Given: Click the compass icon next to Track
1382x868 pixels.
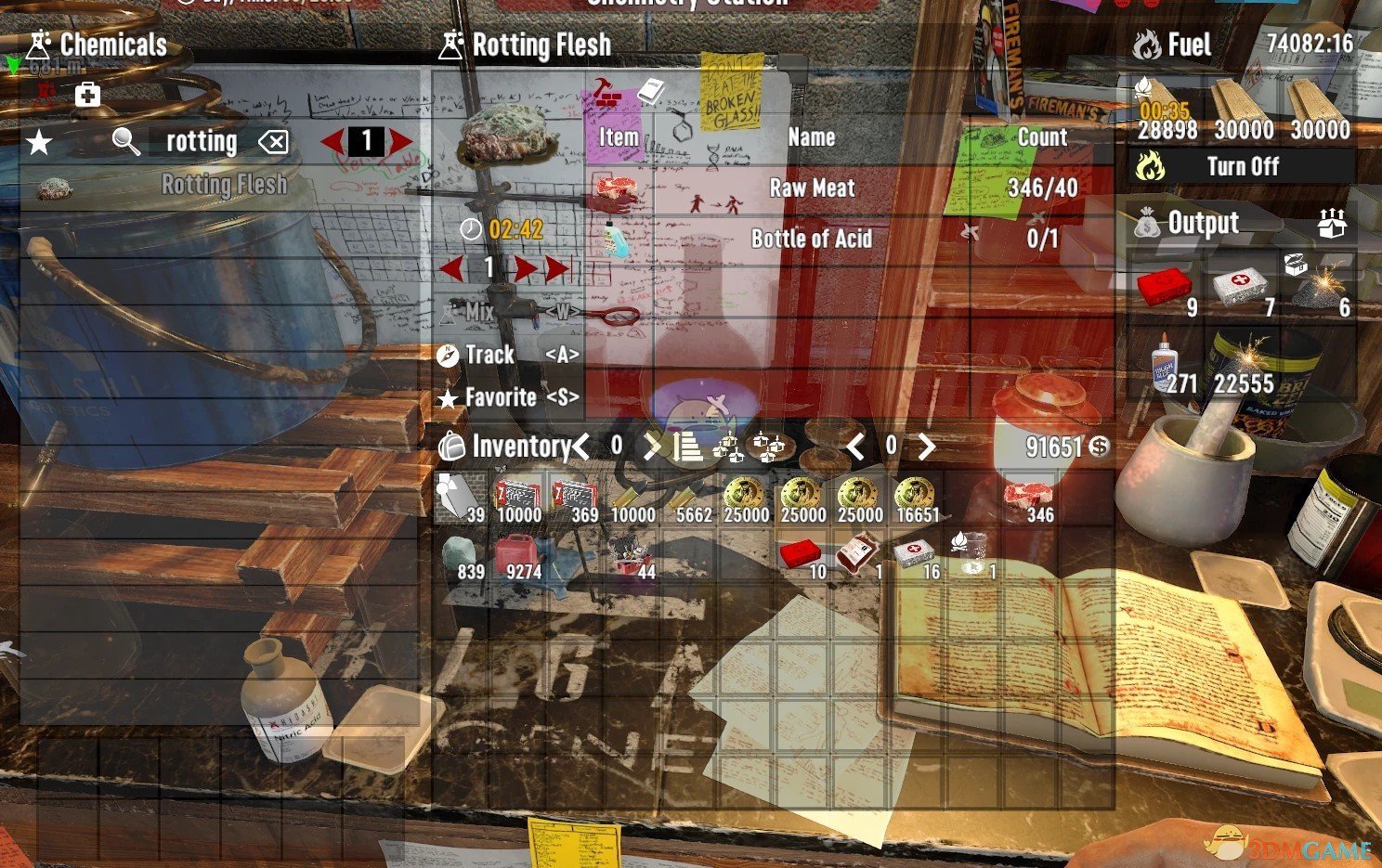Looking at the screenshot, I should [449, 355].
